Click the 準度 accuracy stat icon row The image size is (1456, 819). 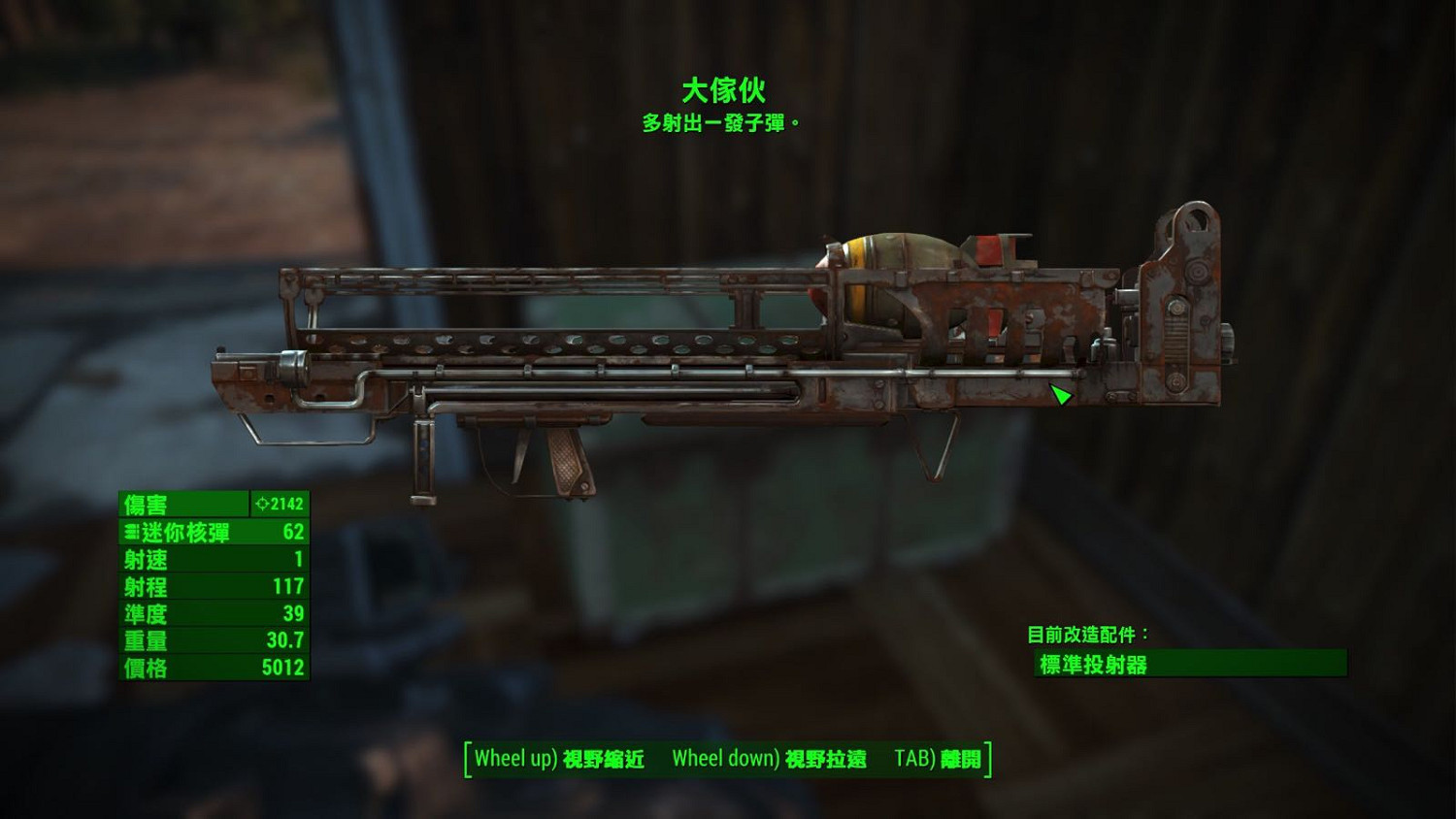tap(214, 613)
